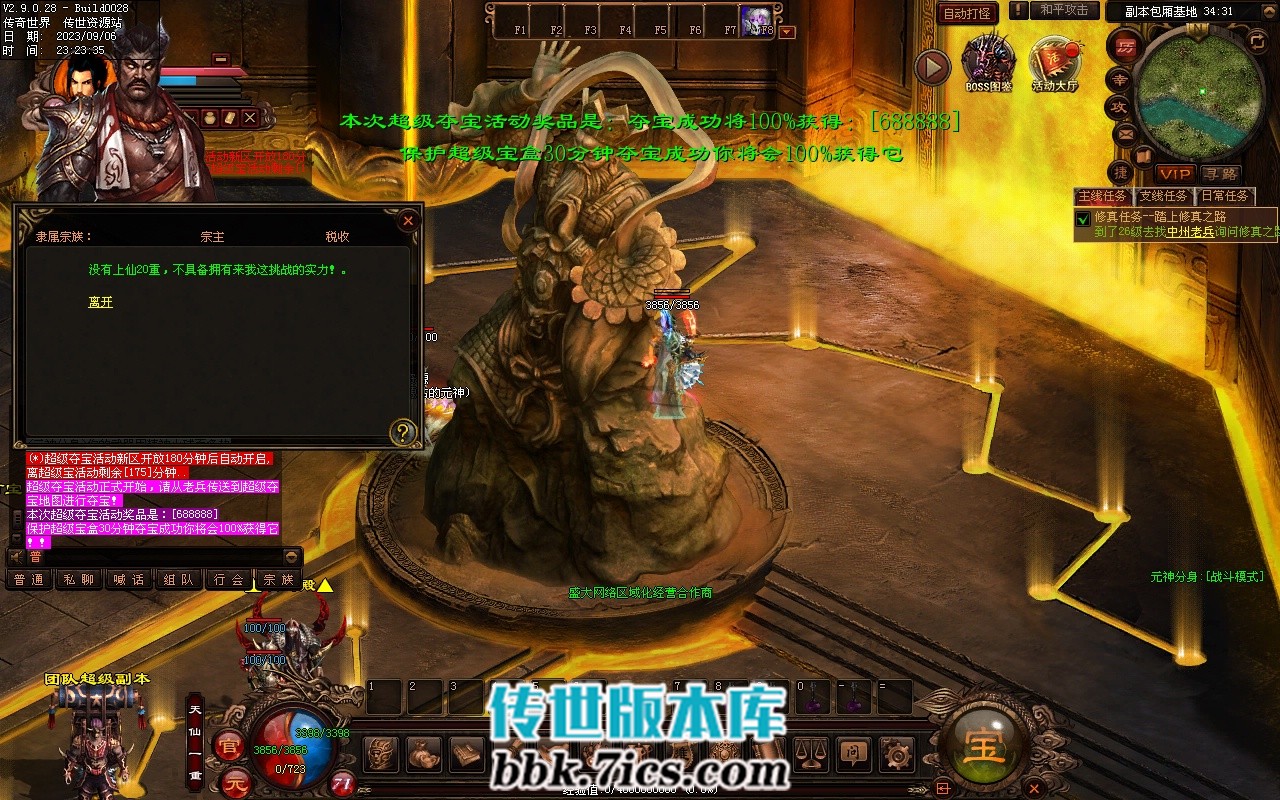Select the 私聊 private chat channel
The width and height of the screenshot is (1280, 800).
click(x=79, y=580)
